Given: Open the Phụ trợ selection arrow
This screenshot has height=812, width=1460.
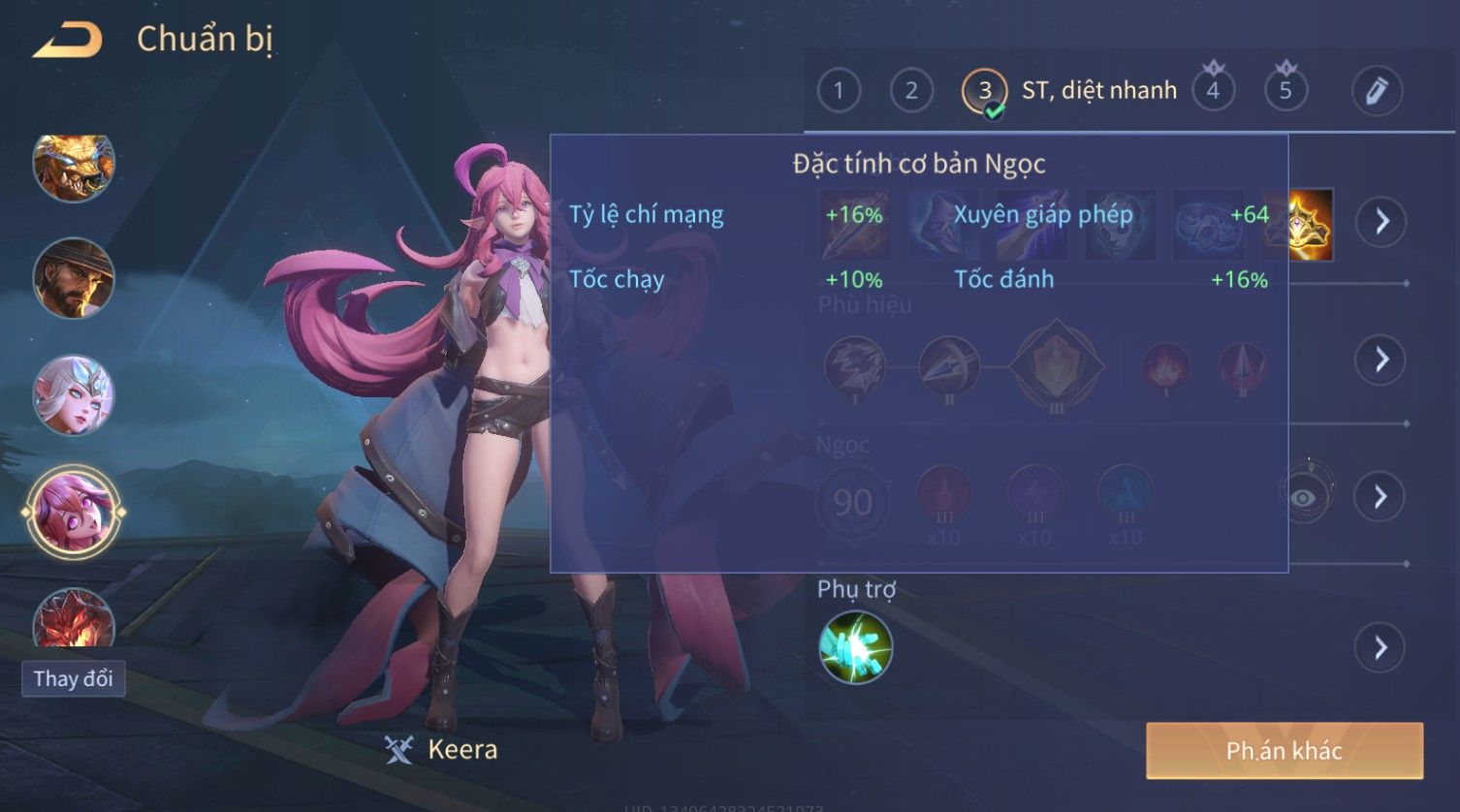Looking at the screenshot, I should click(1381, 647).
